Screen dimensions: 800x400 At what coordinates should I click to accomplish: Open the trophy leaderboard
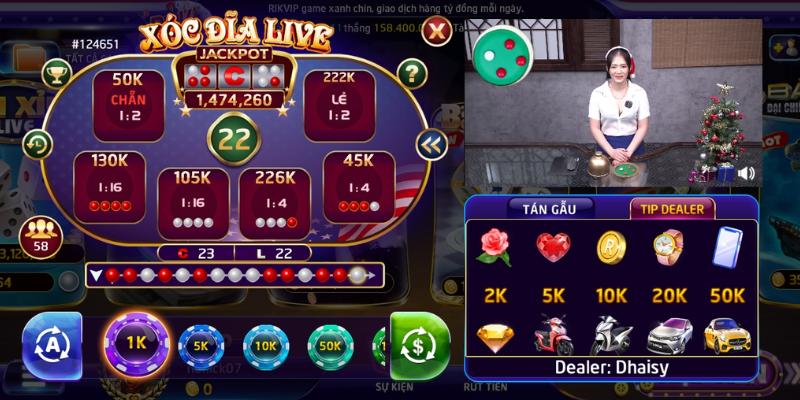point(56,72)
